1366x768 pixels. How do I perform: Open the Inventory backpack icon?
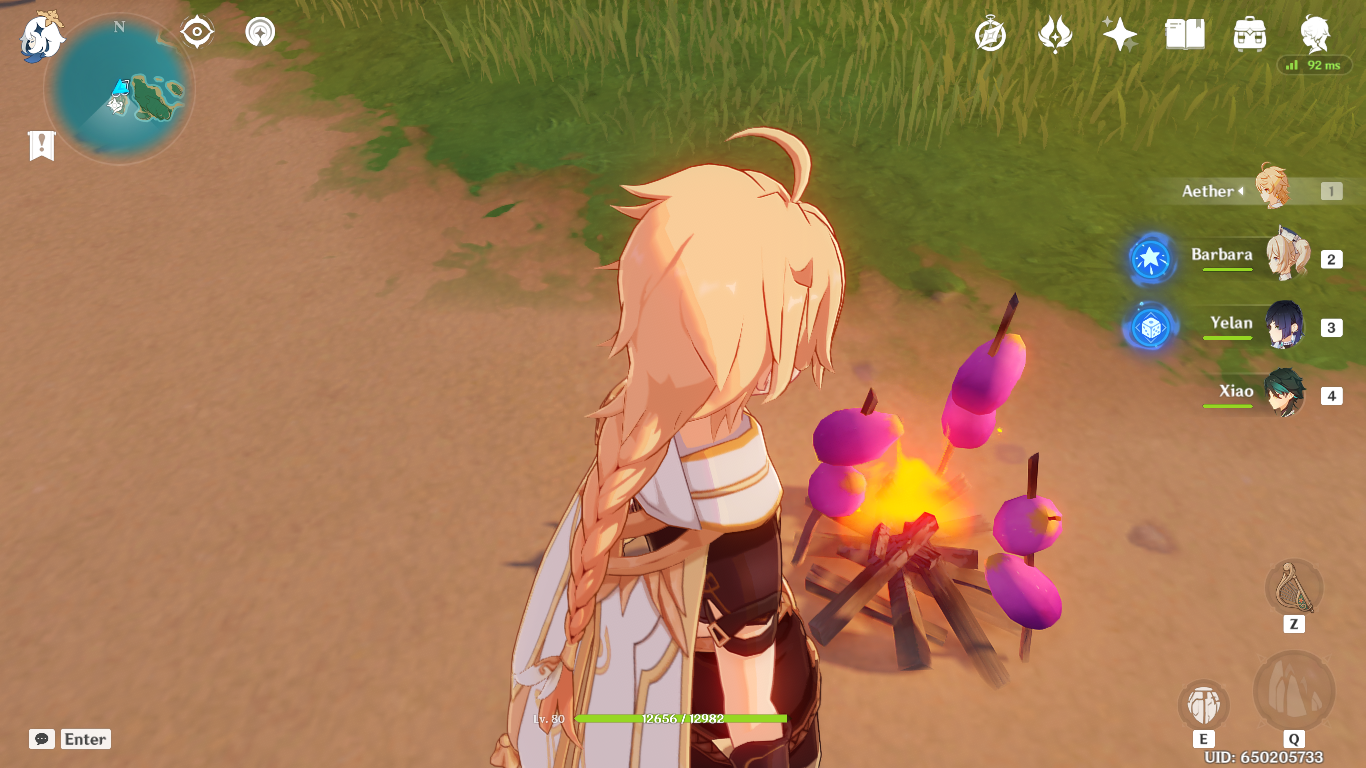click(x=1249, y=33)
